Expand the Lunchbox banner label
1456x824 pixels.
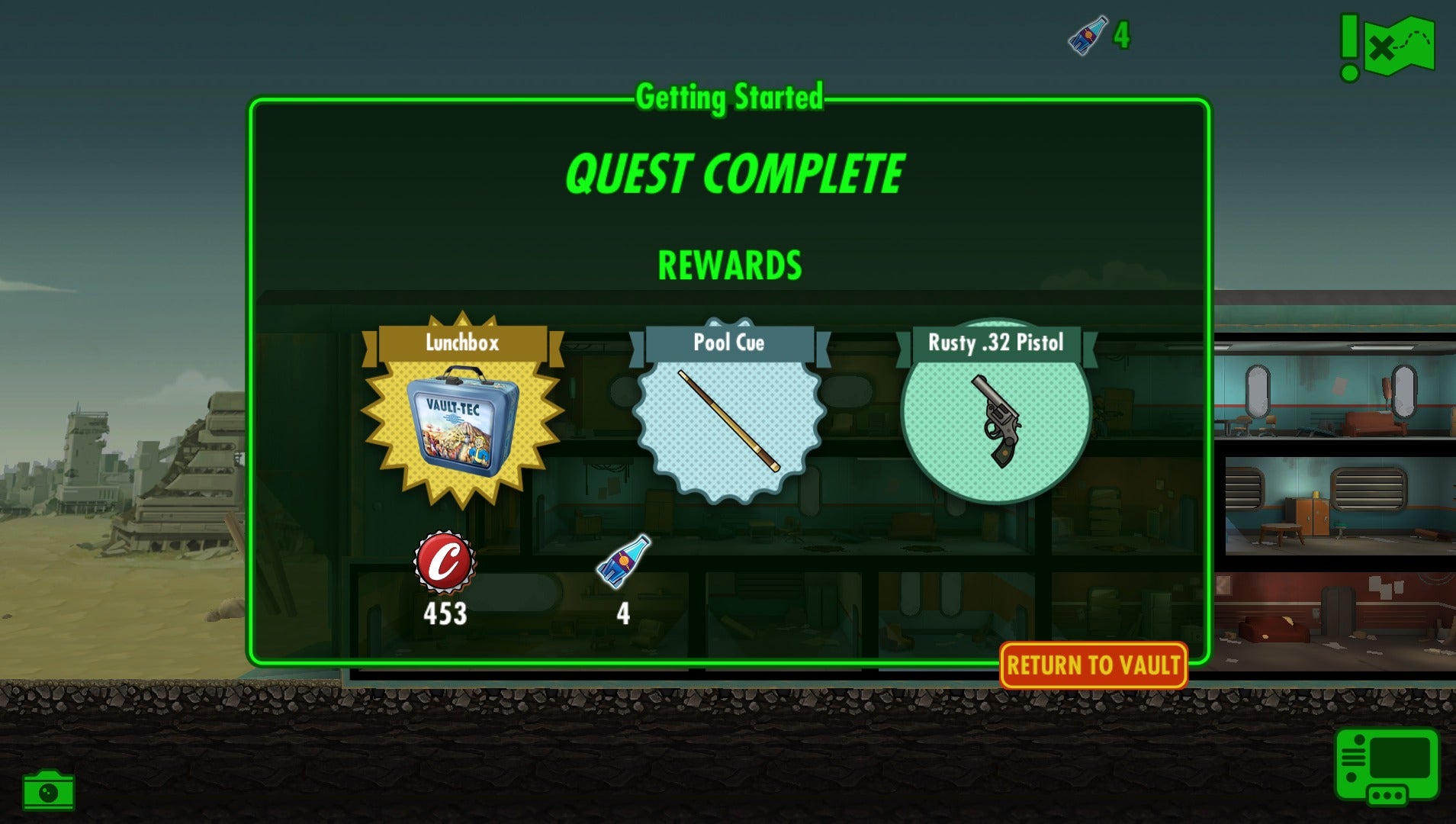click(461, 343)
